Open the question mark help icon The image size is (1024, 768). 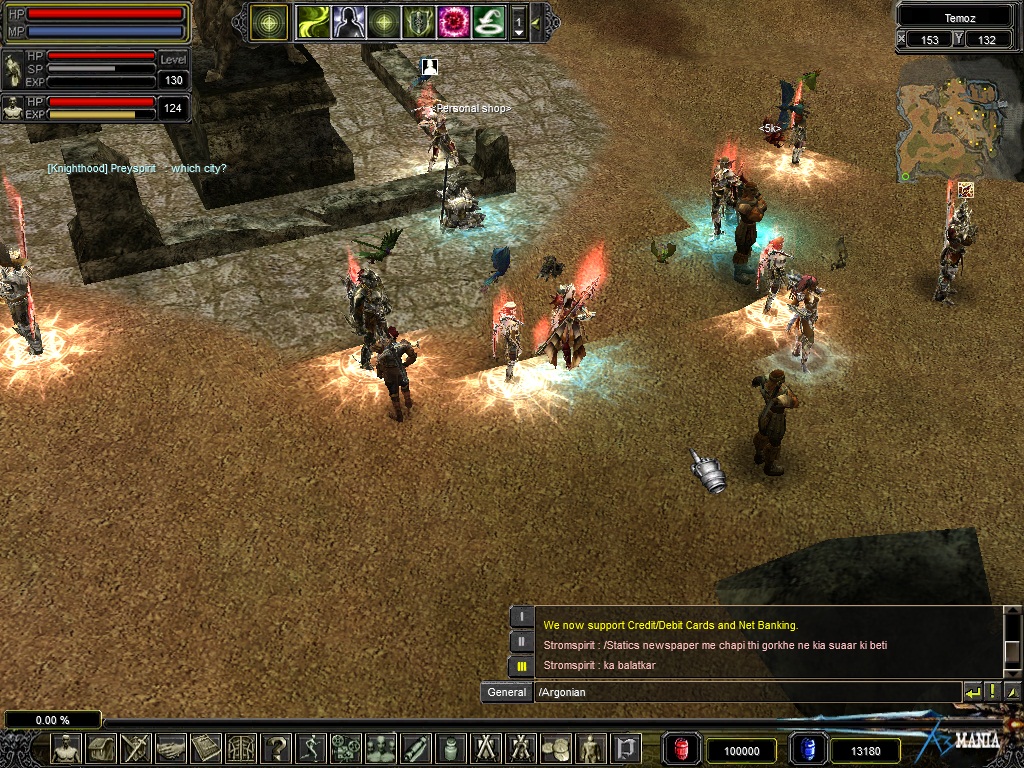click(x=276, y=748)
